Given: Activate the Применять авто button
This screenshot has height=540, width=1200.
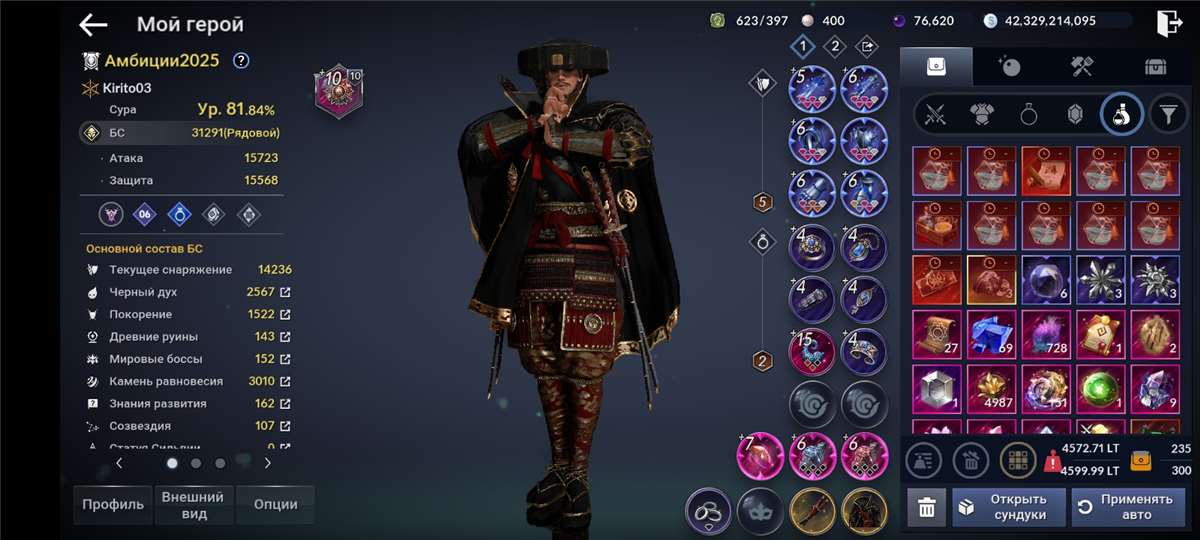Looking at the screenshot, I should [x=1127, y=508].
